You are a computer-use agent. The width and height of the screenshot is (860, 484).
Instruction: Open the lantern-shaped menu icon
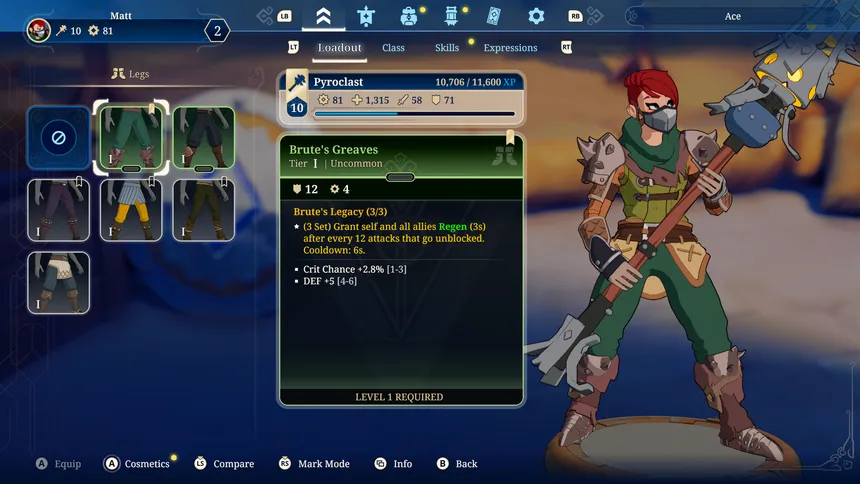coord(451,16)
